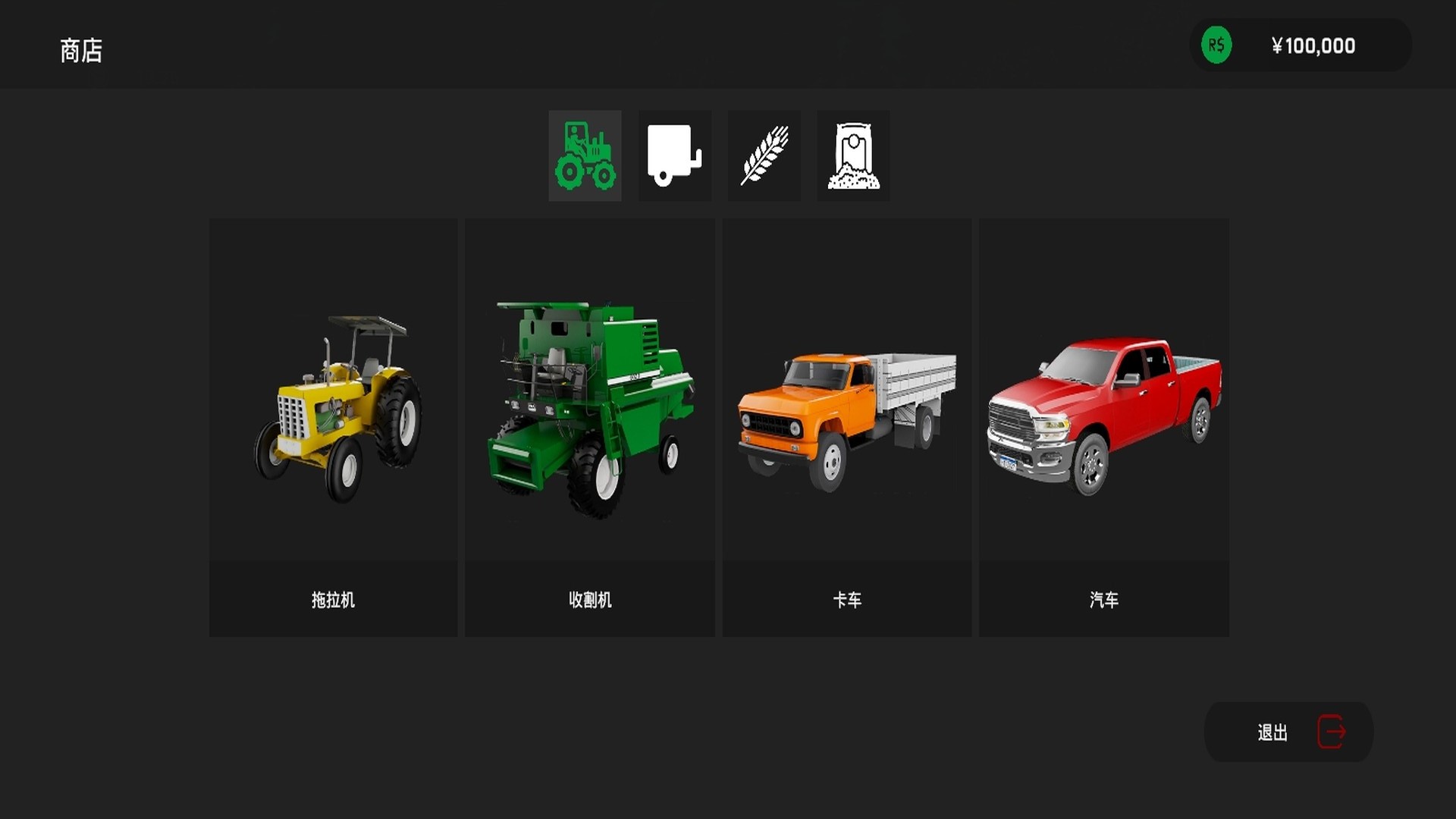This screenshot has height=819, width=1456.
Task: Select the orange truck 卡车 card
Action: (x=847, y=428)
